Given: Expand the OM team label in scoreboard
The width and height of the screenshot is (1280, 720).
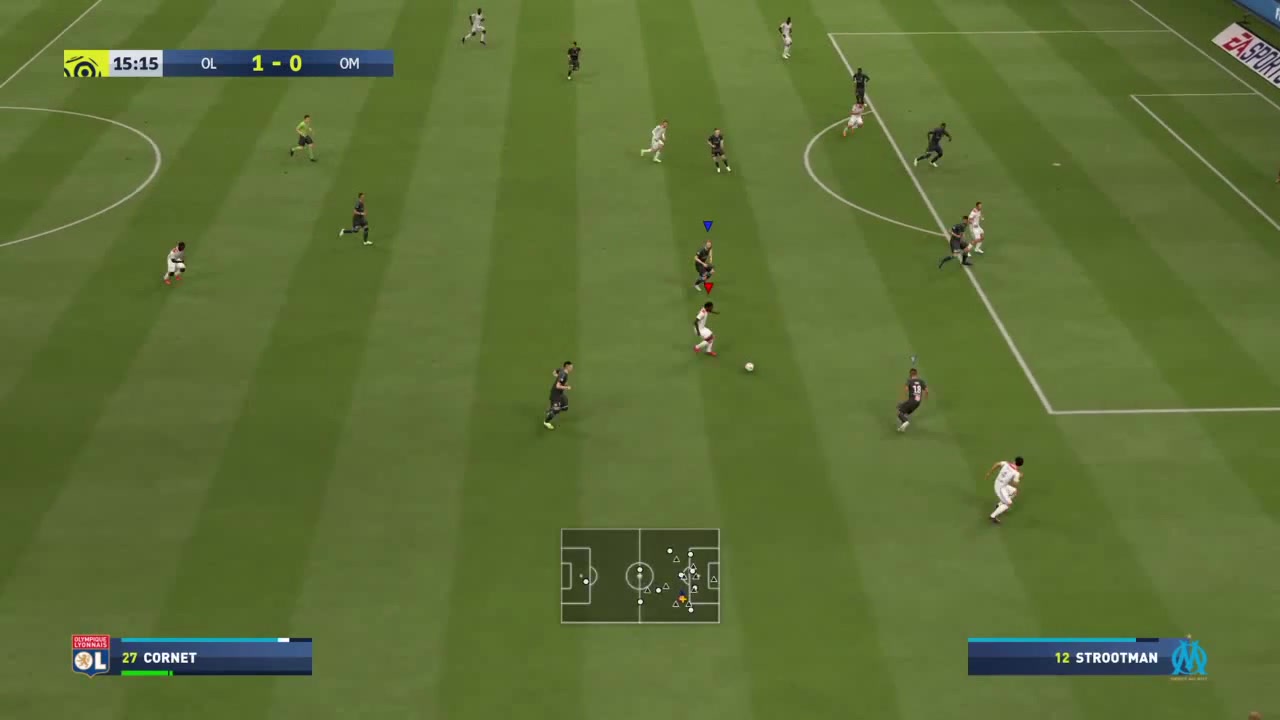Looking at the screenshot, I should [x=349, y=63].
